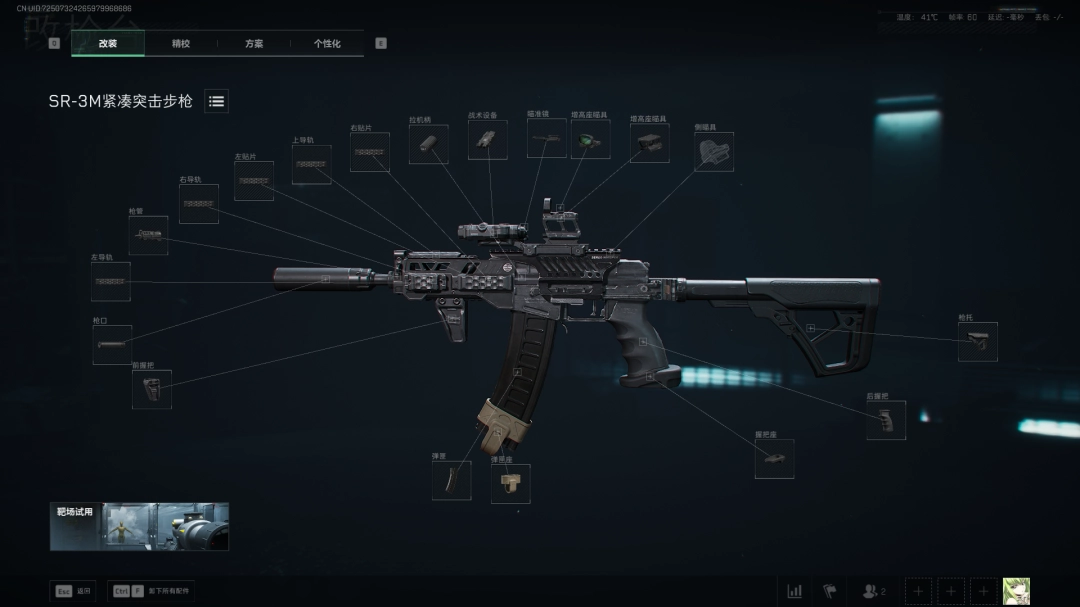Select the 后握把 rear grip slot

coord(886,421)
